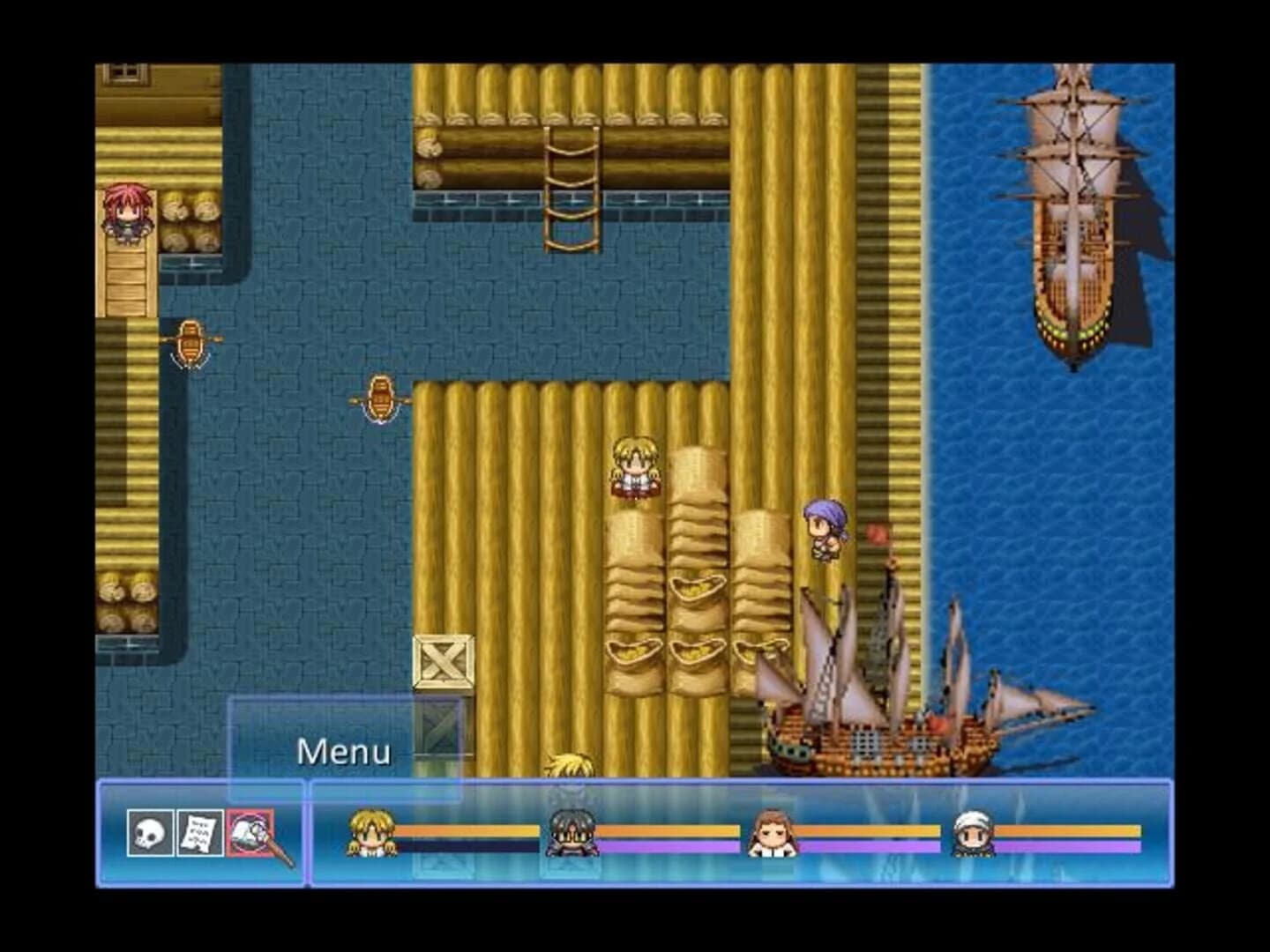Click the rowboat in the middle waterway
This screenshot has height=952, width=1270.
381,397
